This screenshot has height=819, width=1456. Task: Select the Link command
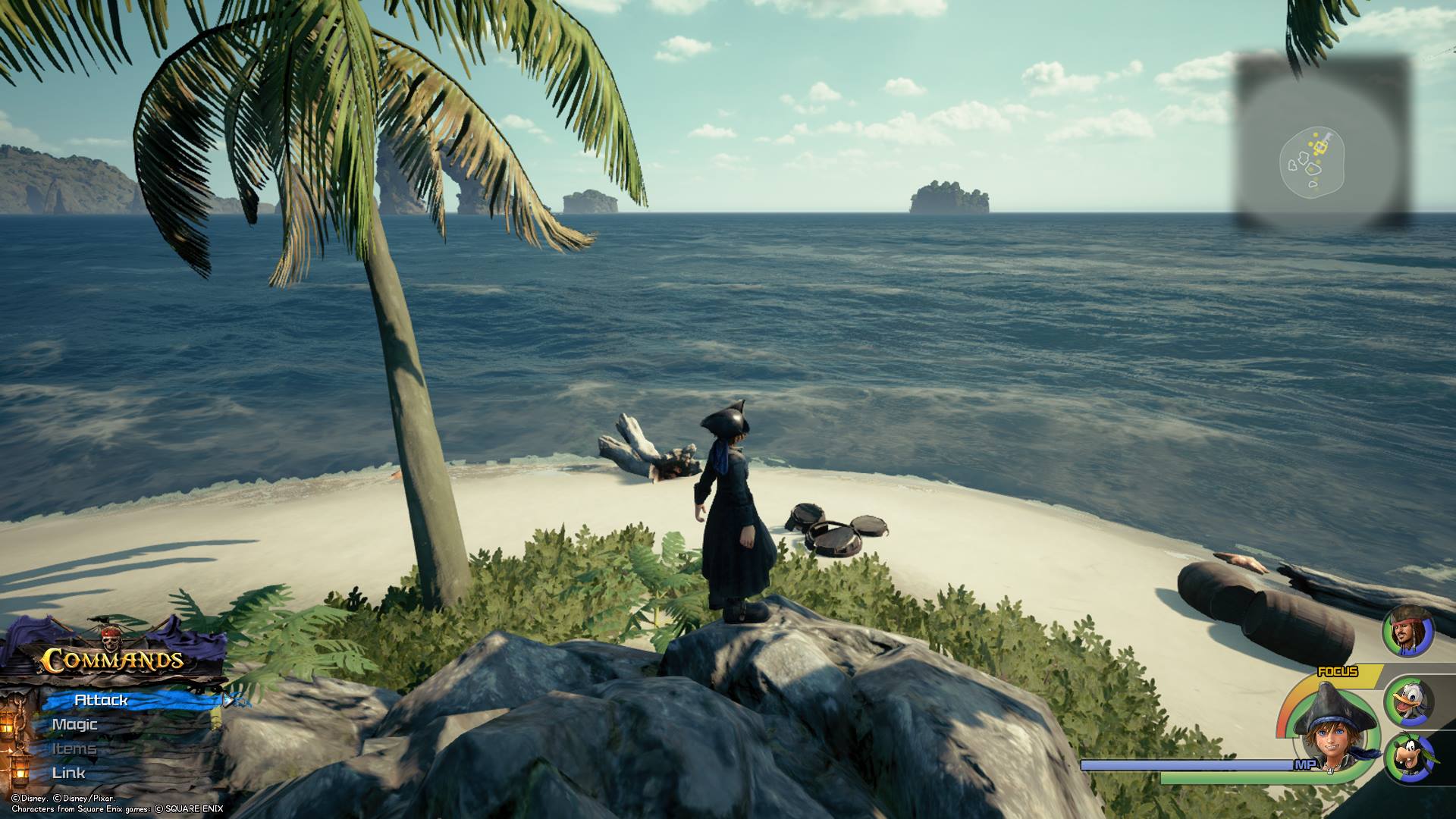pos(69,773)
